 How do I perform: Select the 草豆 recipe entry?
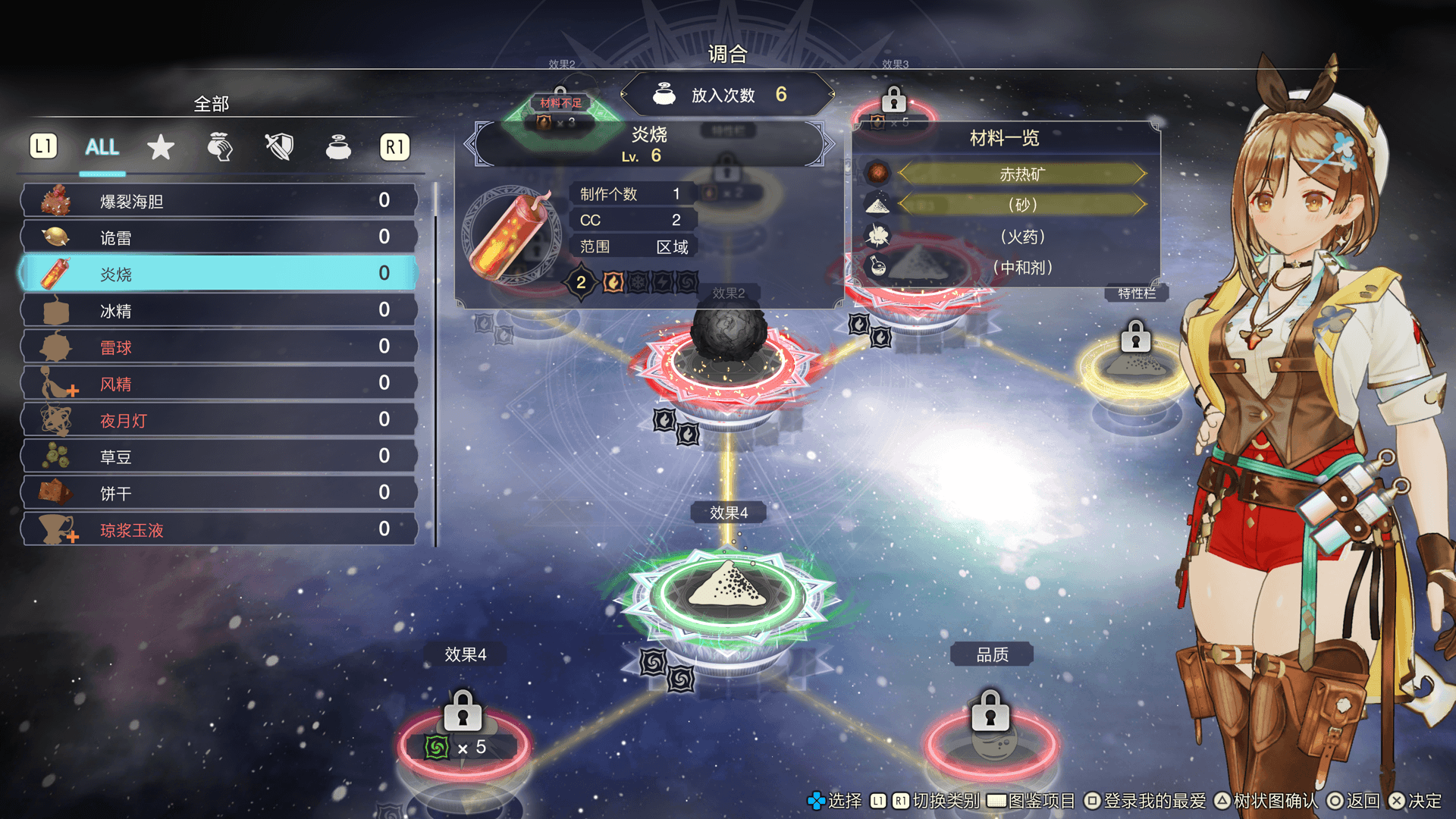pyautogui.click(x=220, y=457)
